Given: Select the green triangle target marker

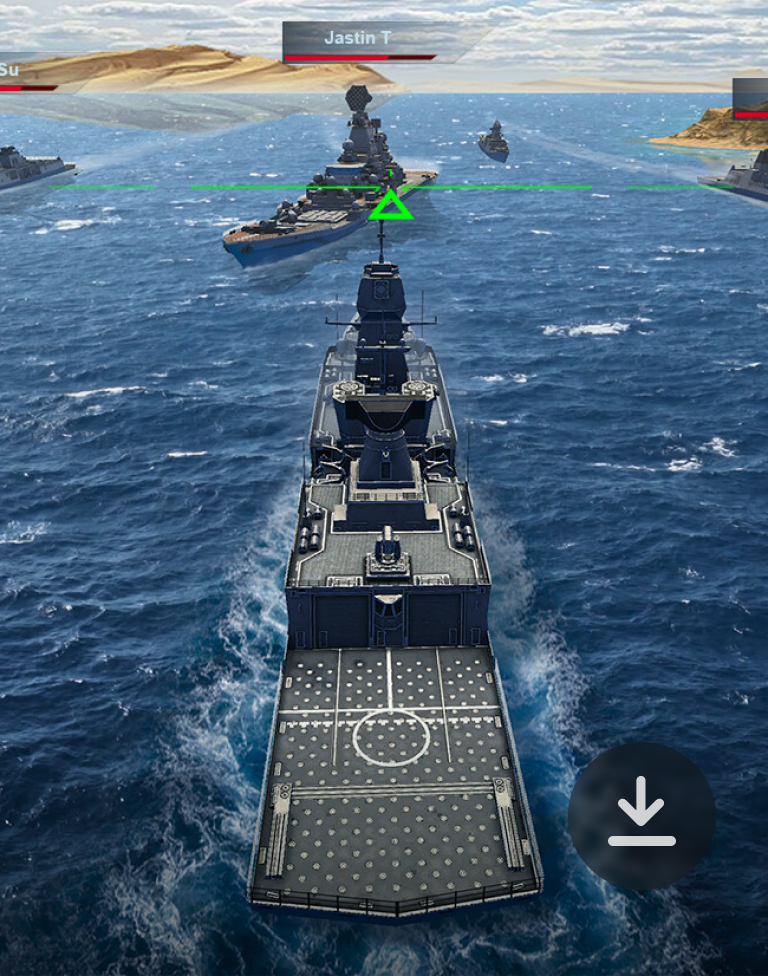Looking at the screenshot, I should pos(390,206).
